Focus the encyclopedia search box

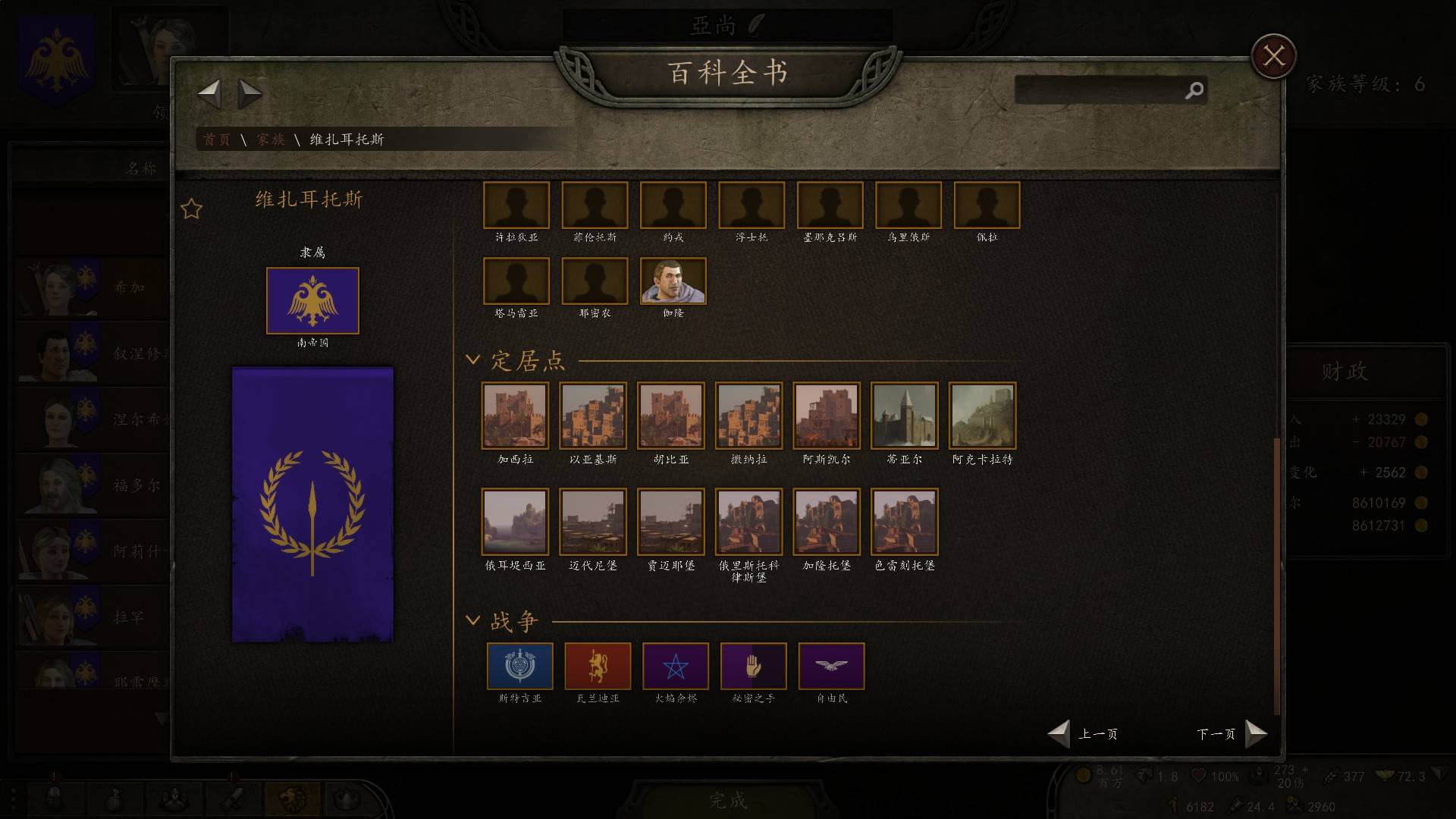[1100, 90]
